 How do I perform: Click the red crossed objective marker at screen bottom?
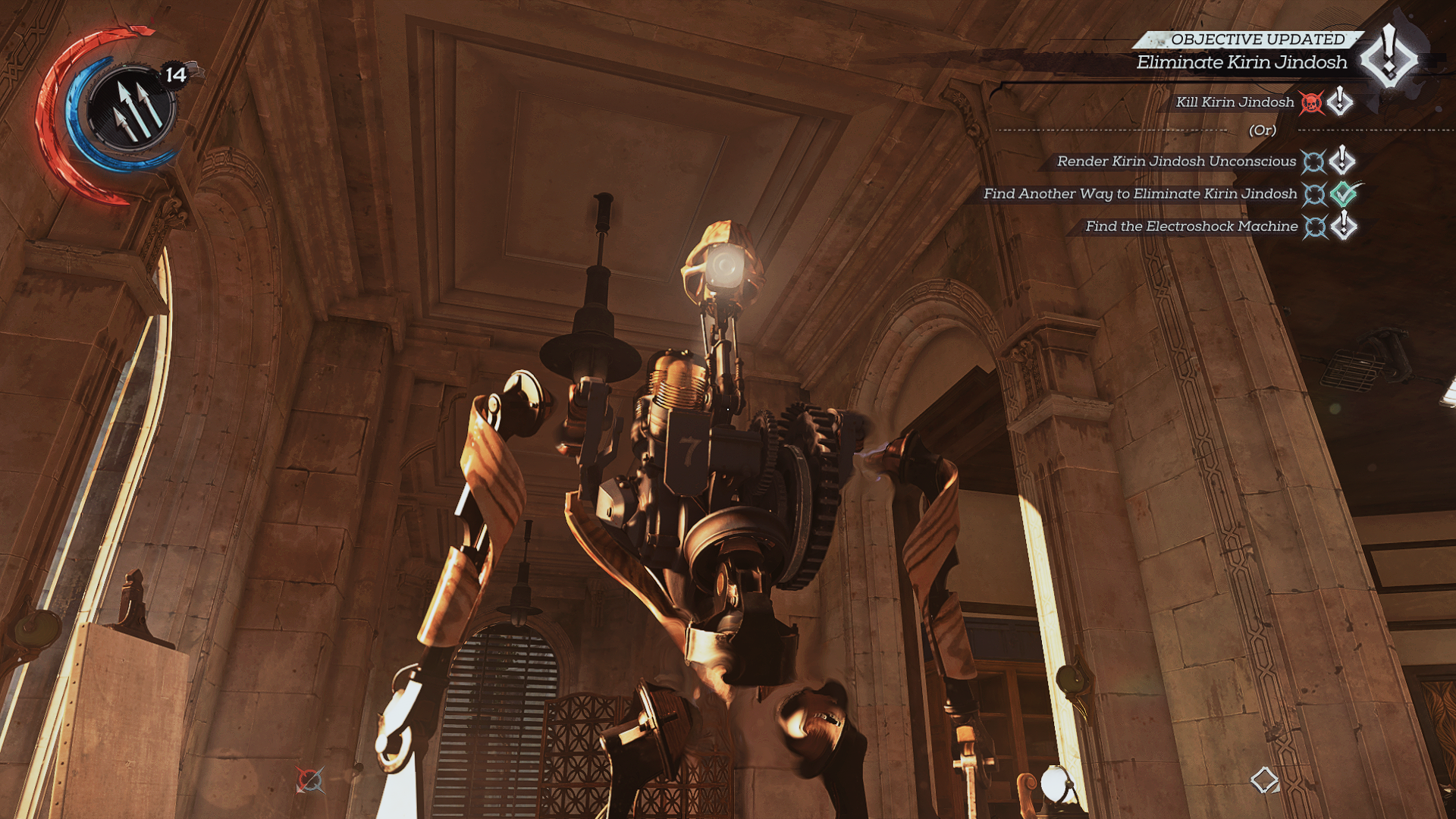309,780
